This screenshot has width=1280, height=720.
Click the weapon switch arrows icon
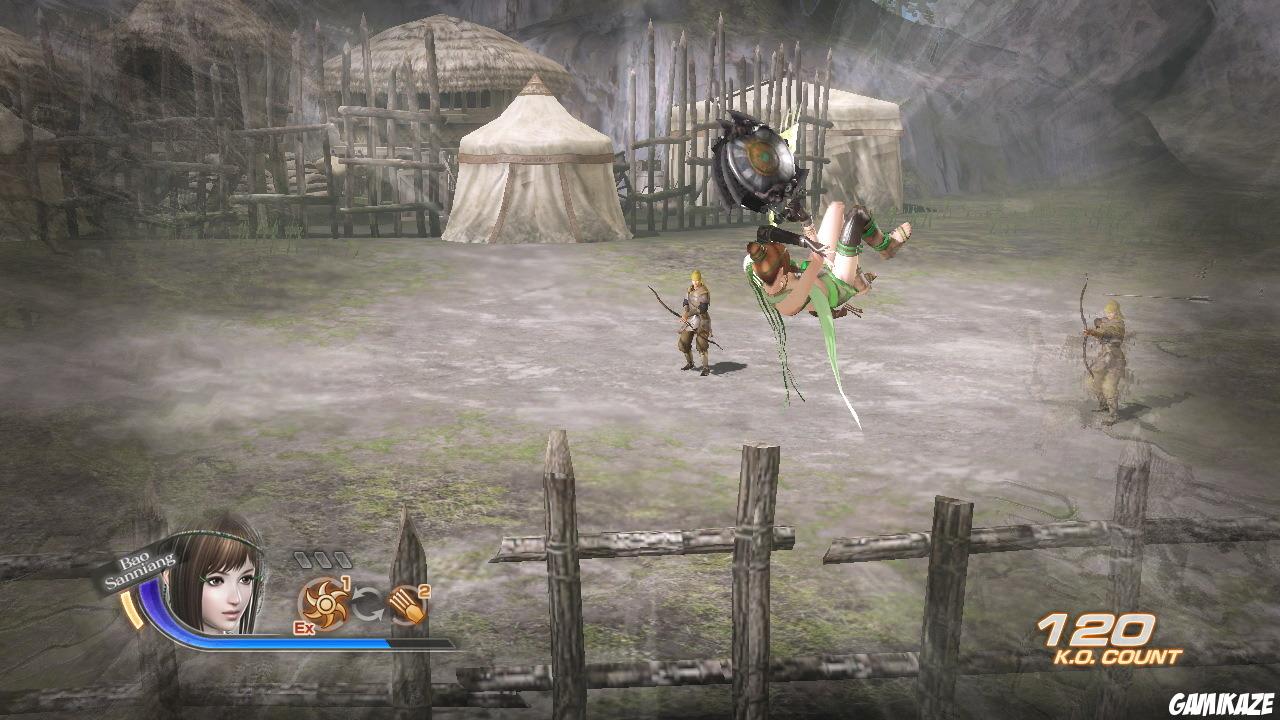(x=368, y=603)
